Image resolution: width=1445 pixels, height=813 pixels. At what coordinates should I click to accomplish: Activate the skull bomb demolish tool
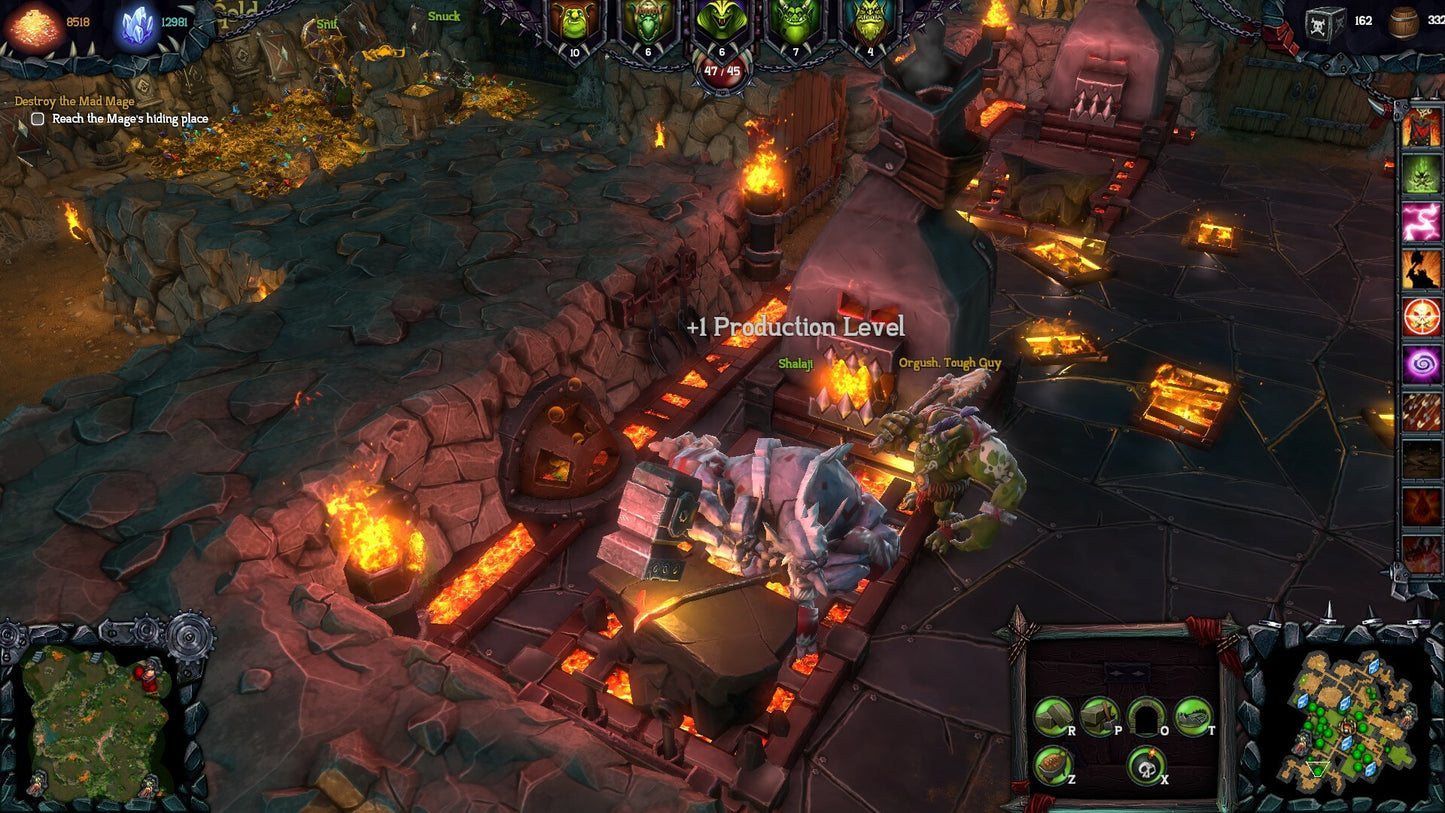1146,766
